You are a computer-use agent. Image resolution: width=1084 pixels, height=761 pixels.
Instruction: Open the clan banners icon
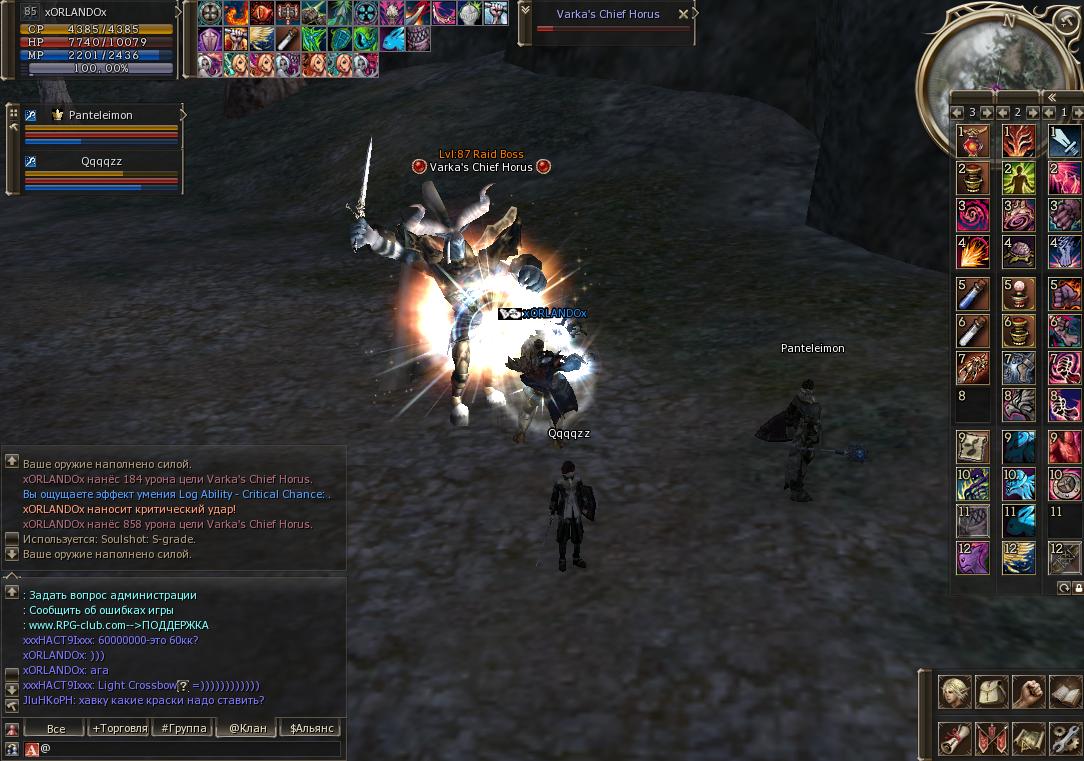pyautogui.click(x=992, y=739)
